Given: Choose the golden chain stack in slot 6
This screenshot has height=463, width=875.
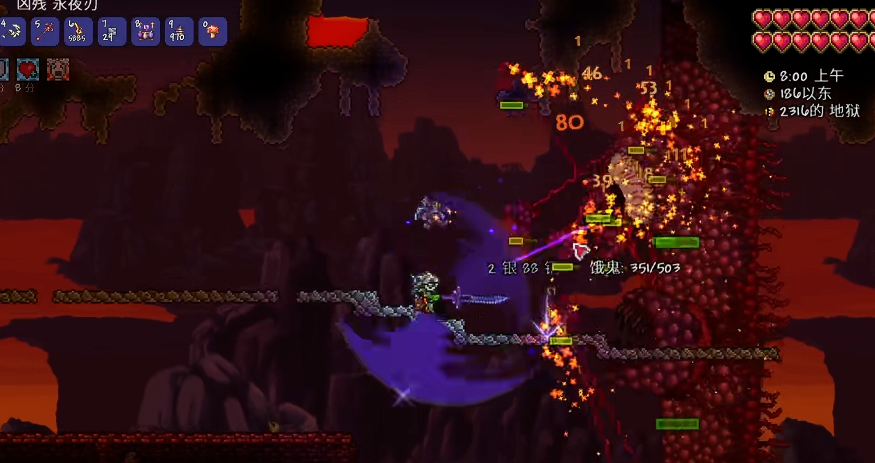Looking at the screenshot, I should coord(78,31).
